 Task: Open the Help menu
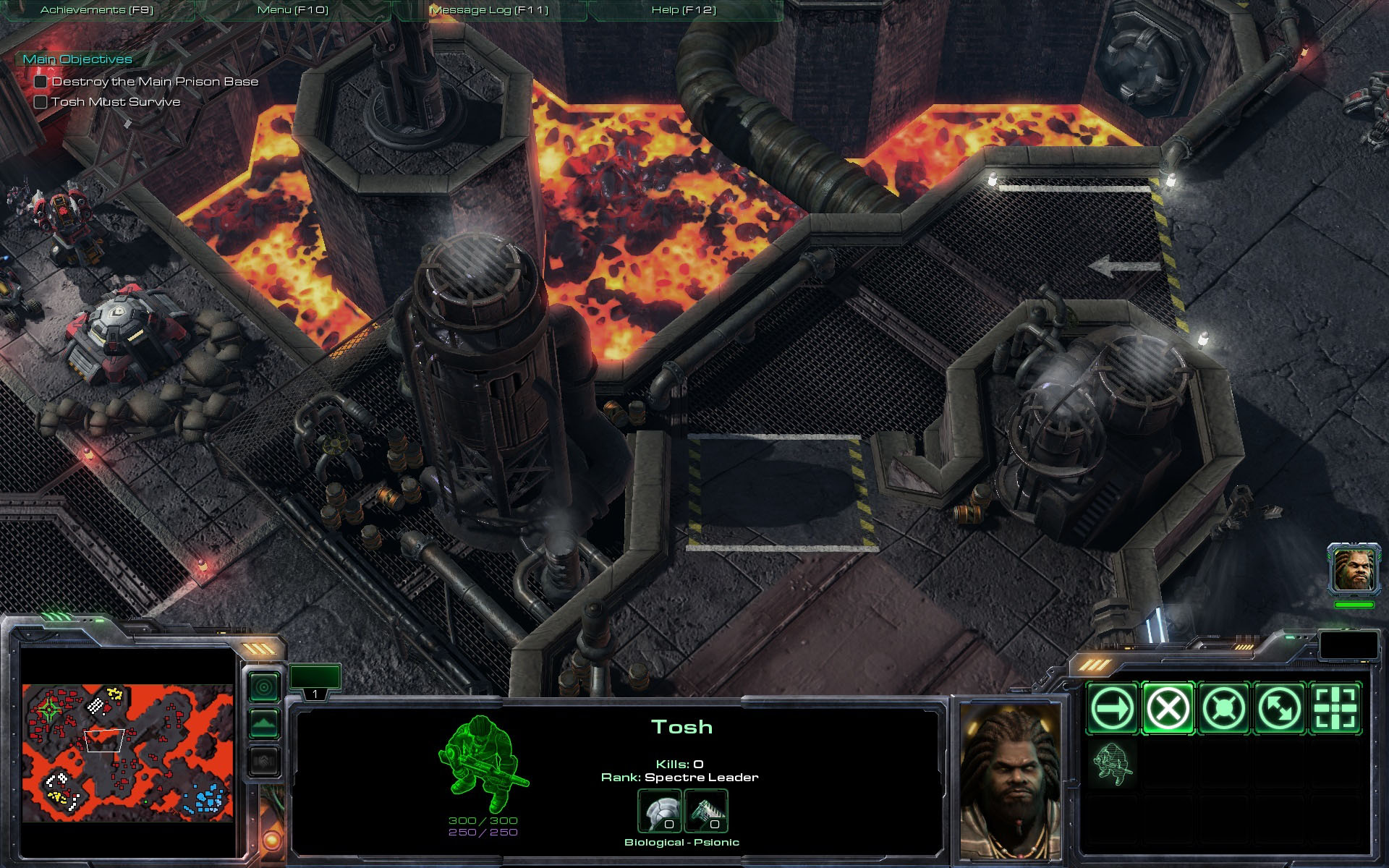(684, 10)
